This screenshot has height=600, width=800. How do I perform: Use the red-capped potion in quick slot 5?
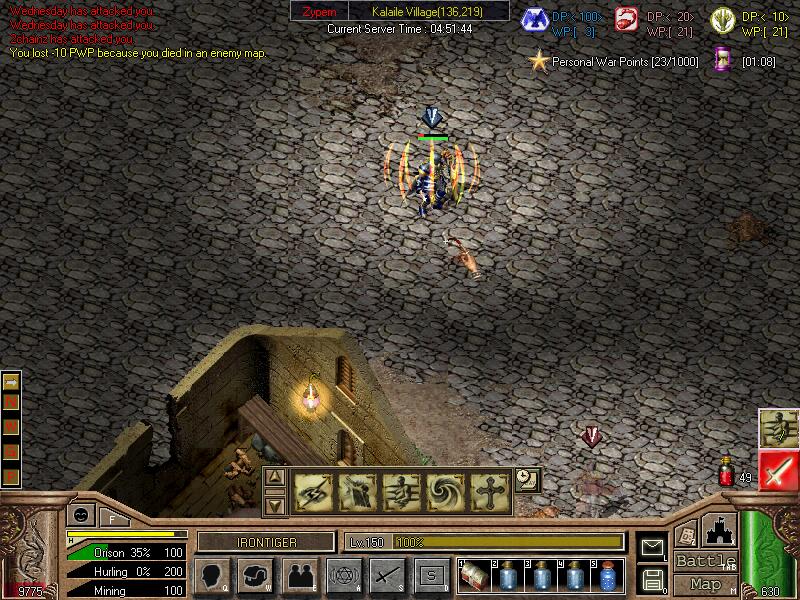coord(608,576)
